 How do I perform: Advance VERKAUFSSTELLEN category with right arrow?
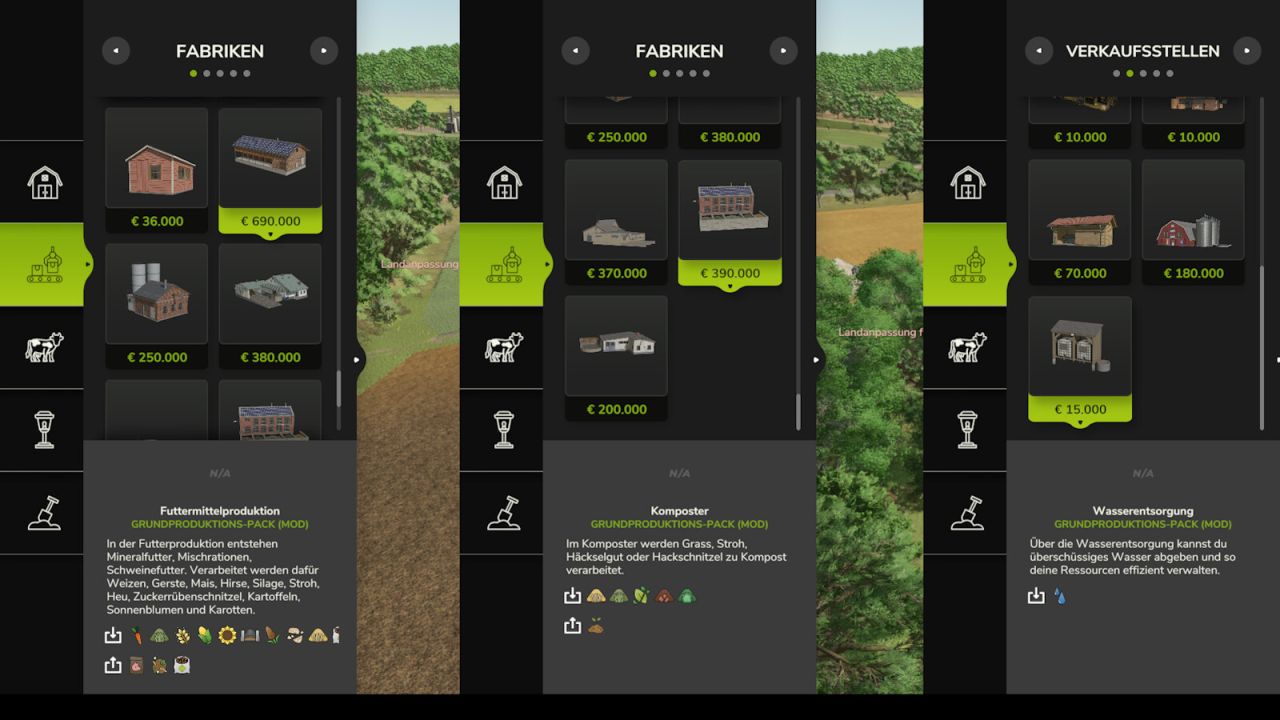pyautogui.click(x=1247, y=50)
